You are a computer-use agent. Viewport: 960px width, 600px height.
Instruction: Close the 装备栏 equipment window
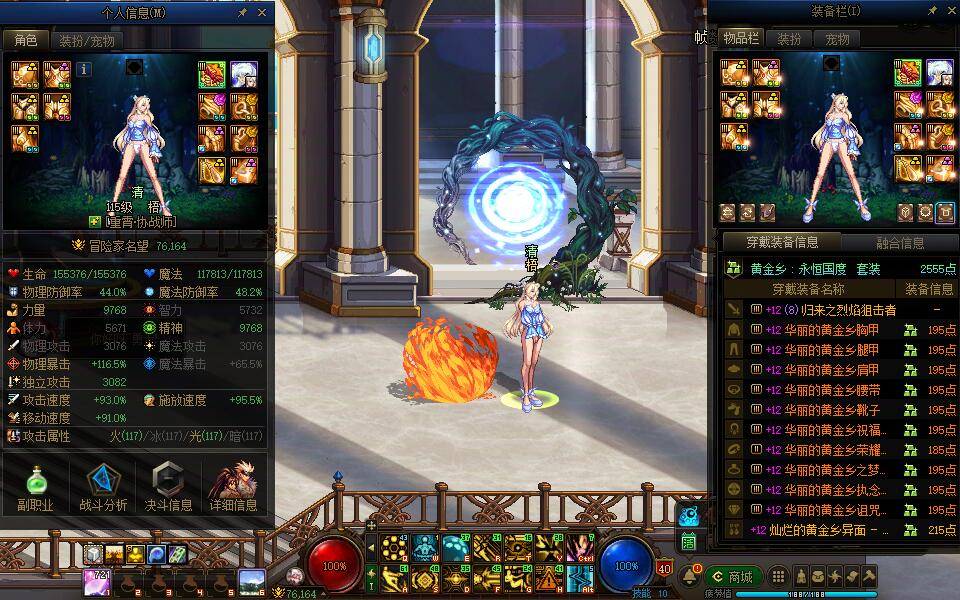949,11
